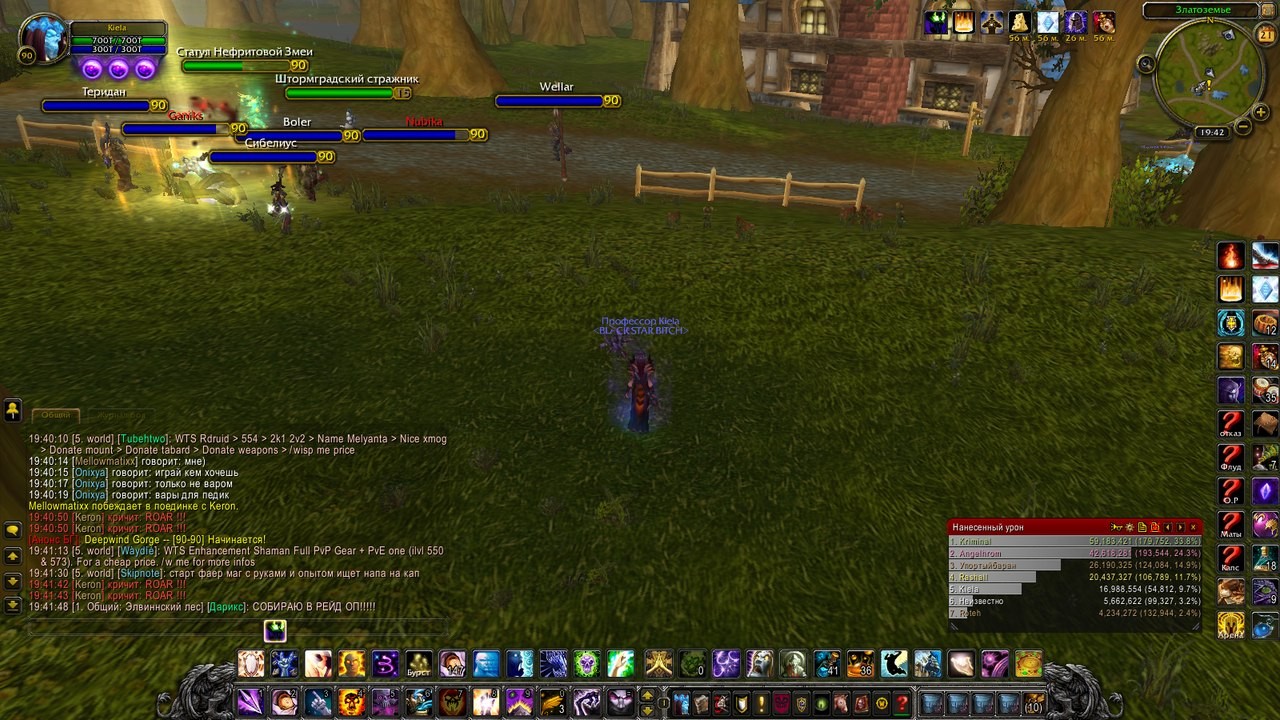
Task: Click the circular minimap
Action: tap(1207, 80)
